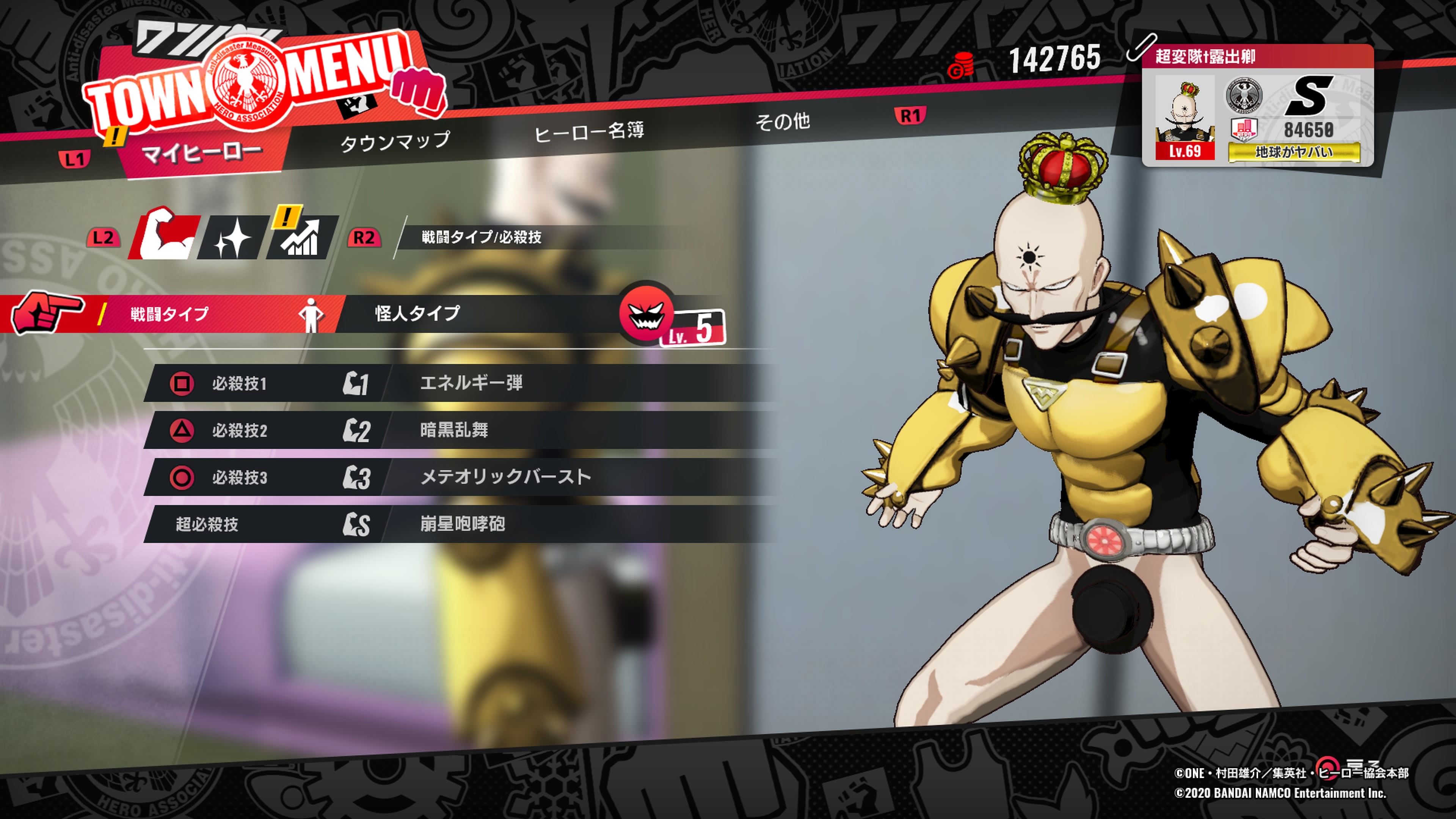
Task: Select the flexing arm battle type sub-tab
Action: (x=165, y=236)
